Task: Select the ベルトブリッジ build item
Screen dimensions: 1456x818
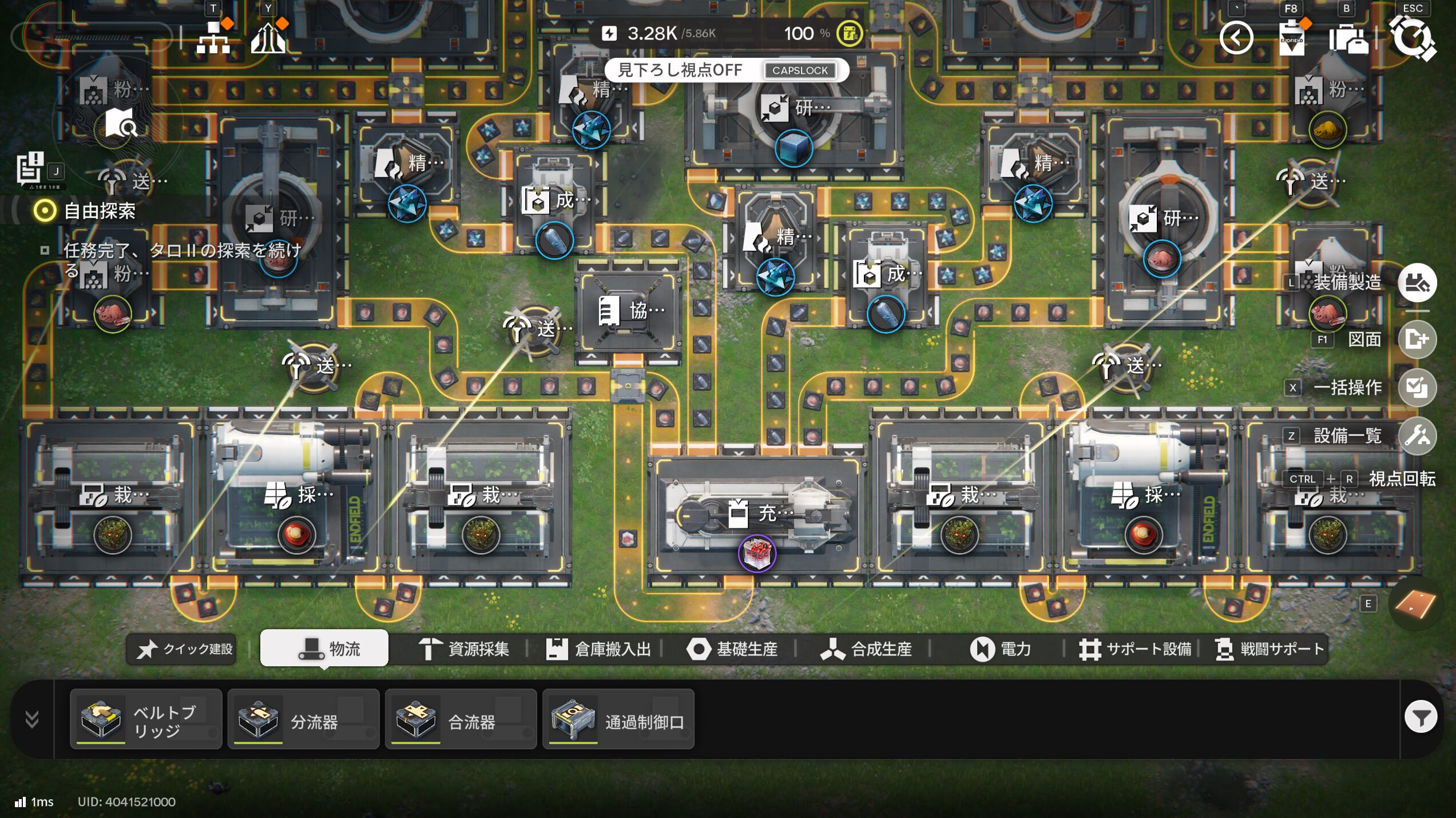Action: (x=146, y=720)
